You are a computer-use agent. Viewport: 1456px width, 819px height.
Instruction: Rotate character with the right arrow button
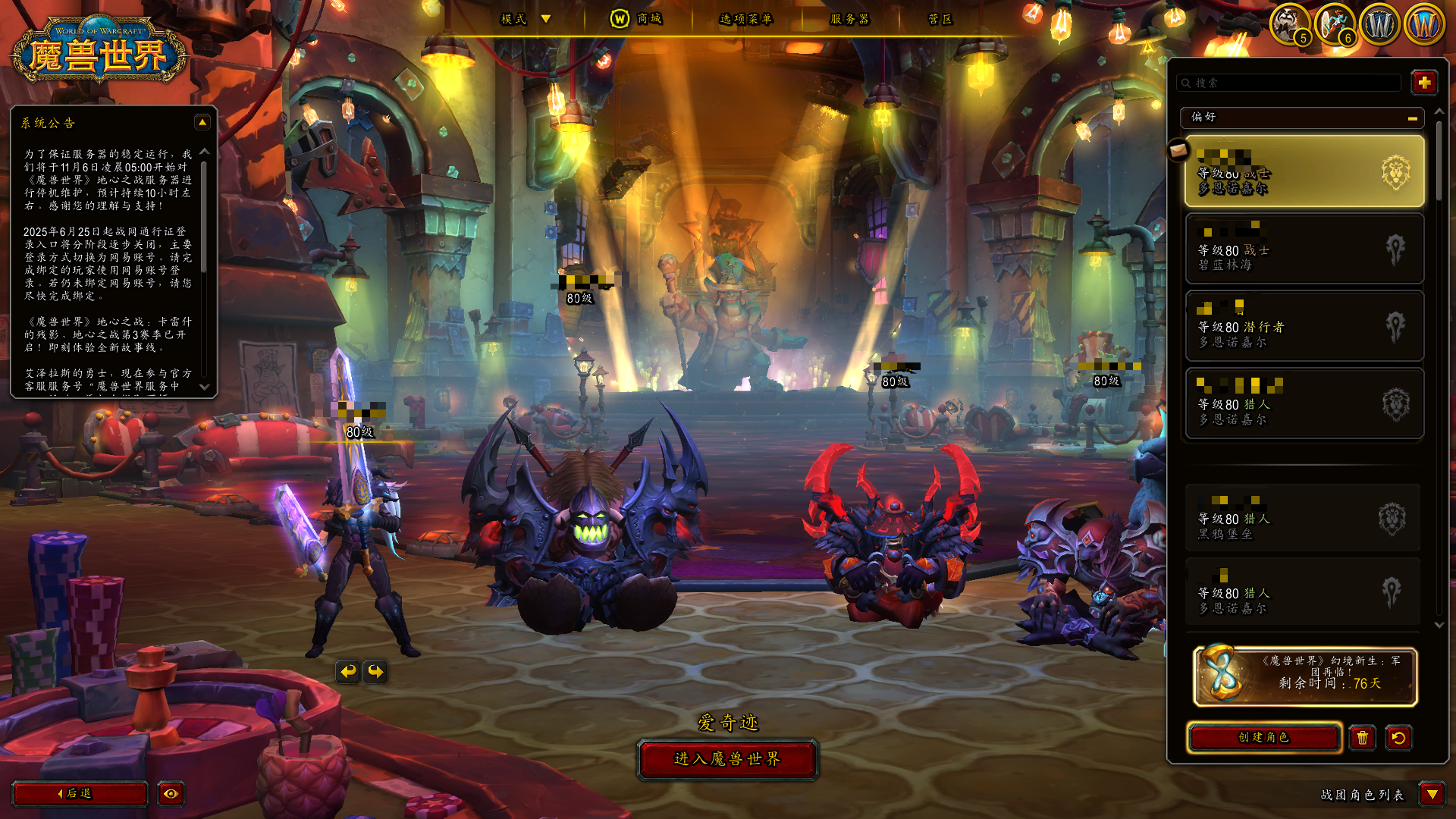375,671
